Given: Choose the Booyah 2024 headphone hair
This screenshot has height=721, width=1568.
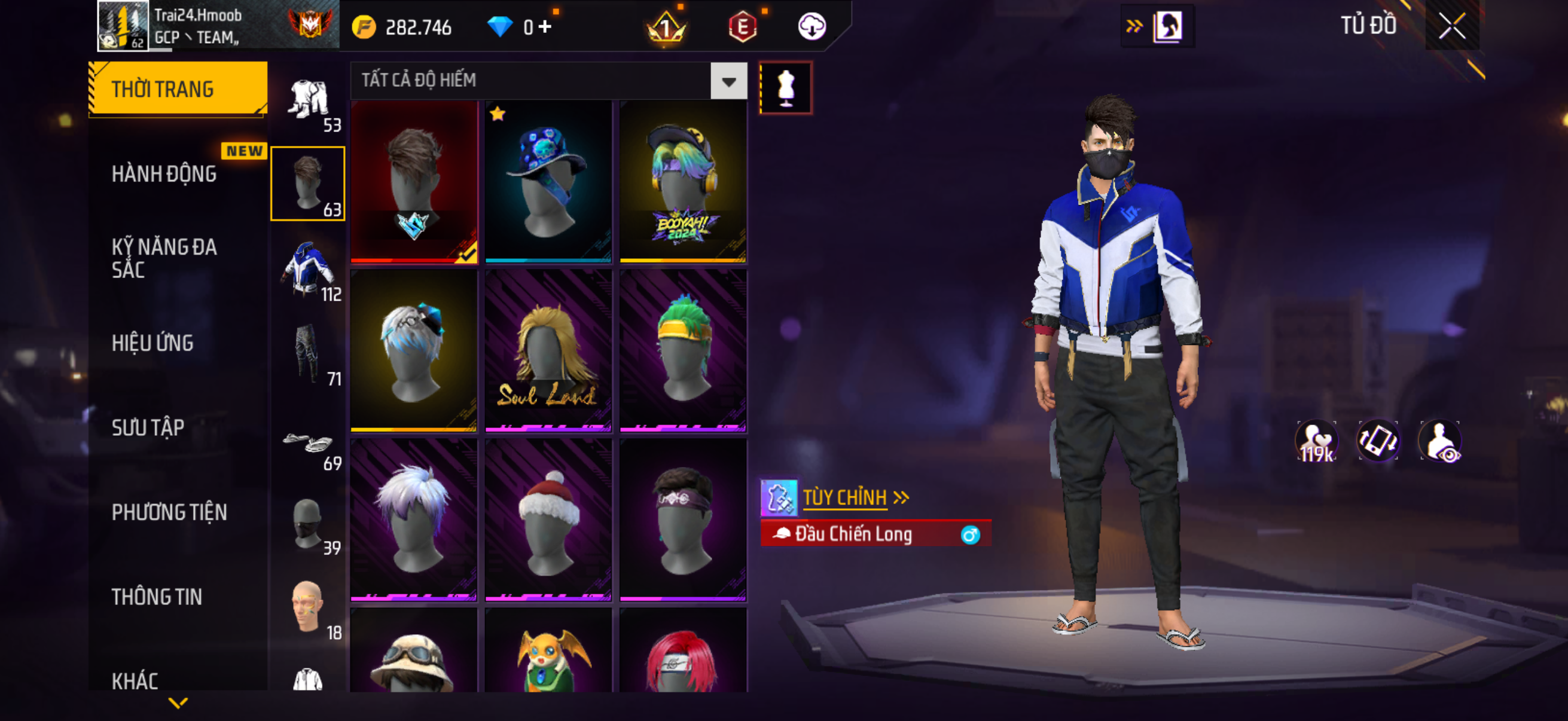Looking at the screenshot, I should click(683, 181).
